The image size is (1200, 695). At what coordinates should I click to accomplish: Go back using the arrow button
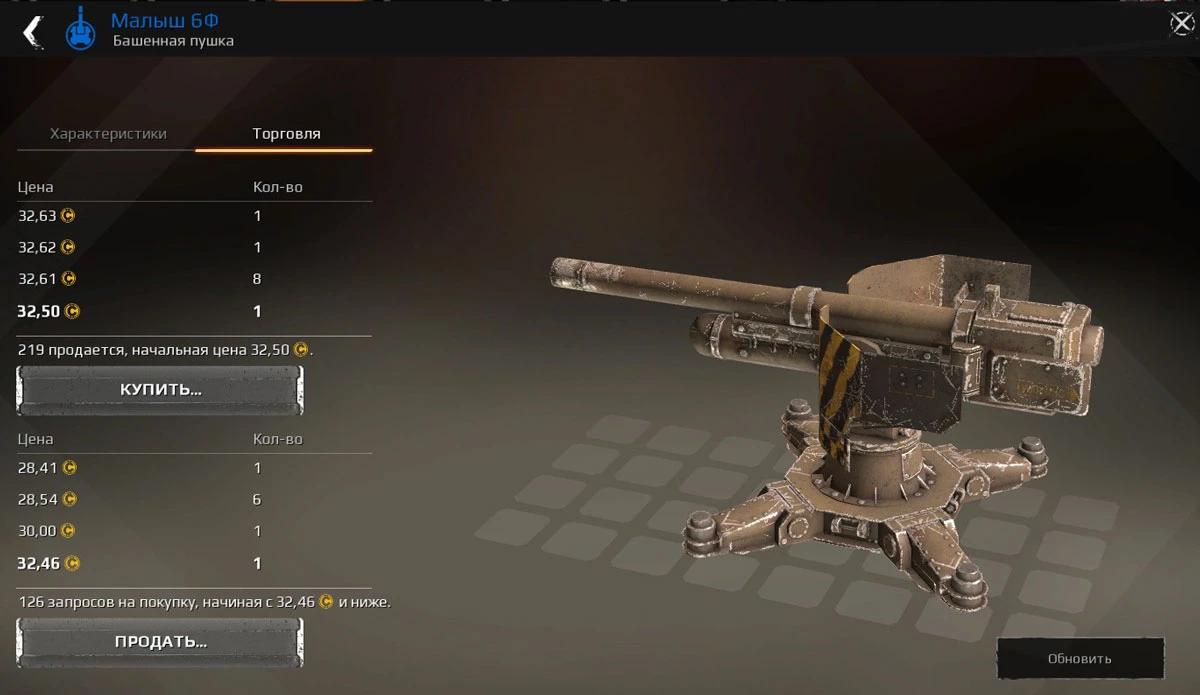coord(32,30)
